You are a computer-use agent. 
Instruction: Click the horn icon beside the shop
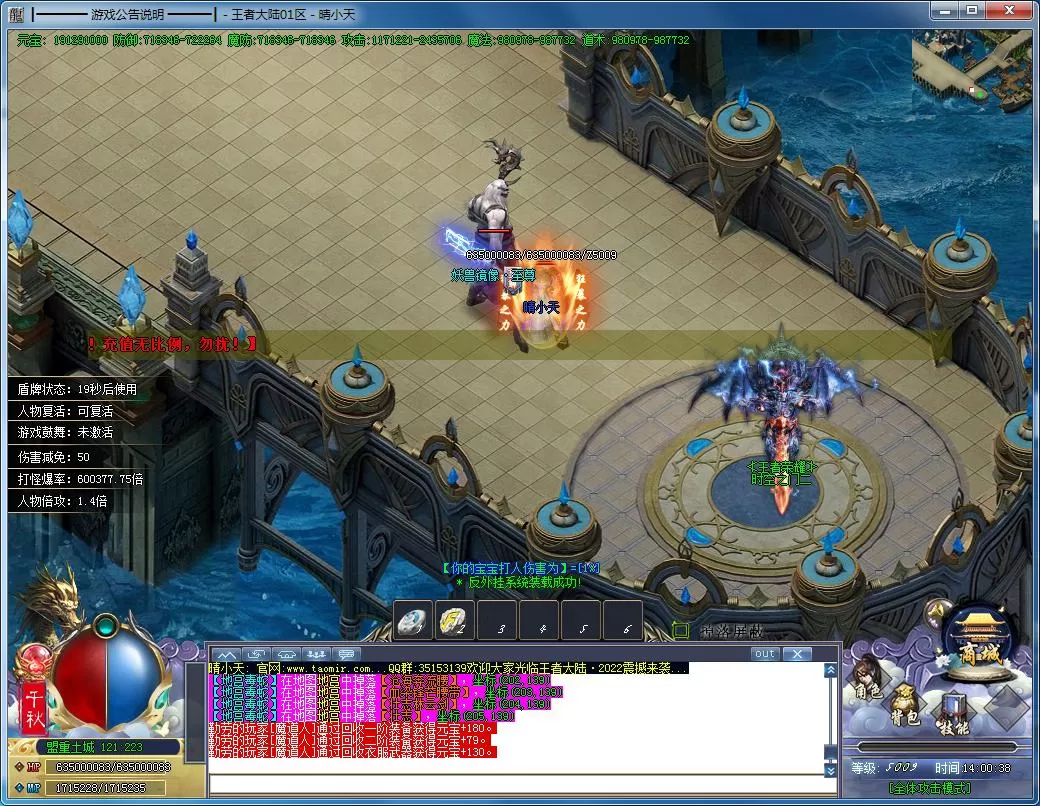pyautogui.click(x=935, y=612)
